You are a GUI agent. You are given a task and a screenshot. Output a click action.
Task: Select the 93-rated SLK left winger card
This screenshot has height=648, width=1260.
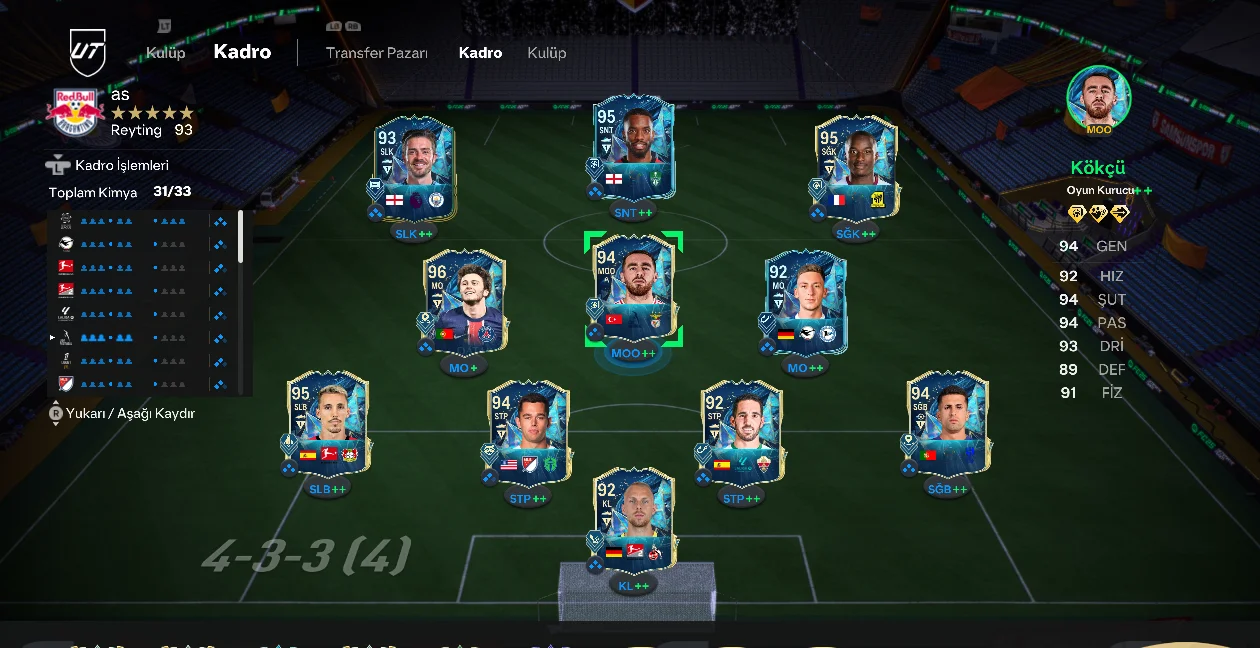pos(414,169)
